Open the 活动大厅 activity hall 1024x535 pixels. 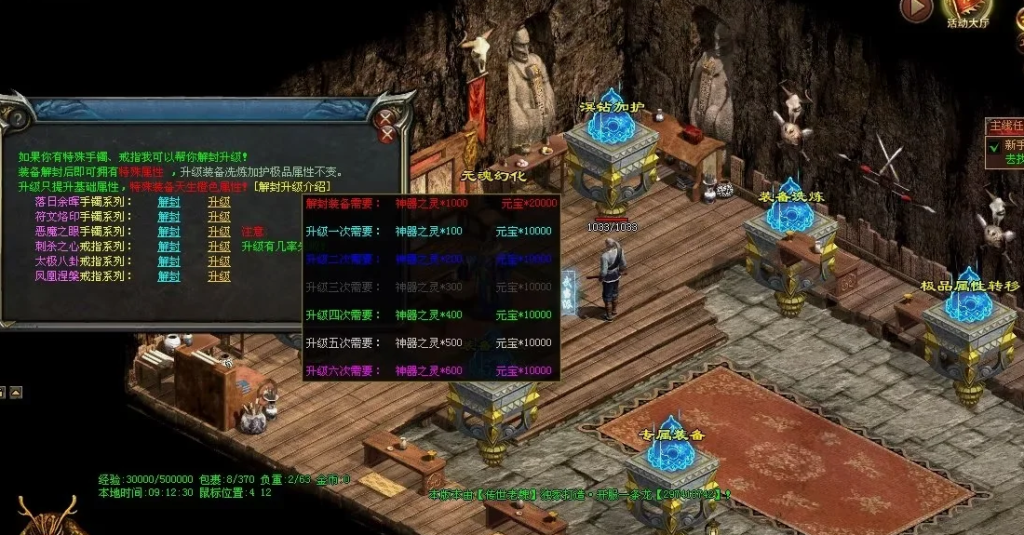coord(967,14)
